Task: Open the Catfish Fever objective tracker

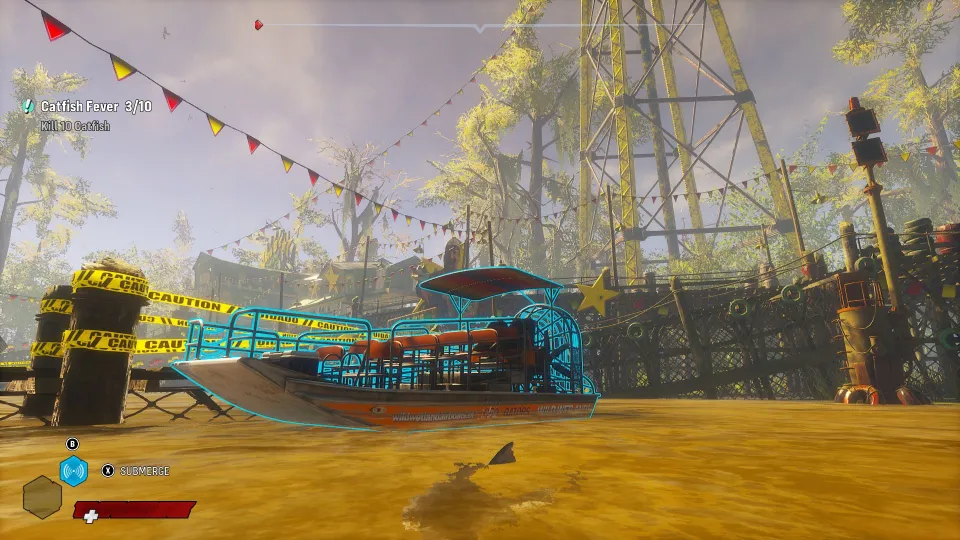Action: [x=96, y=106]
